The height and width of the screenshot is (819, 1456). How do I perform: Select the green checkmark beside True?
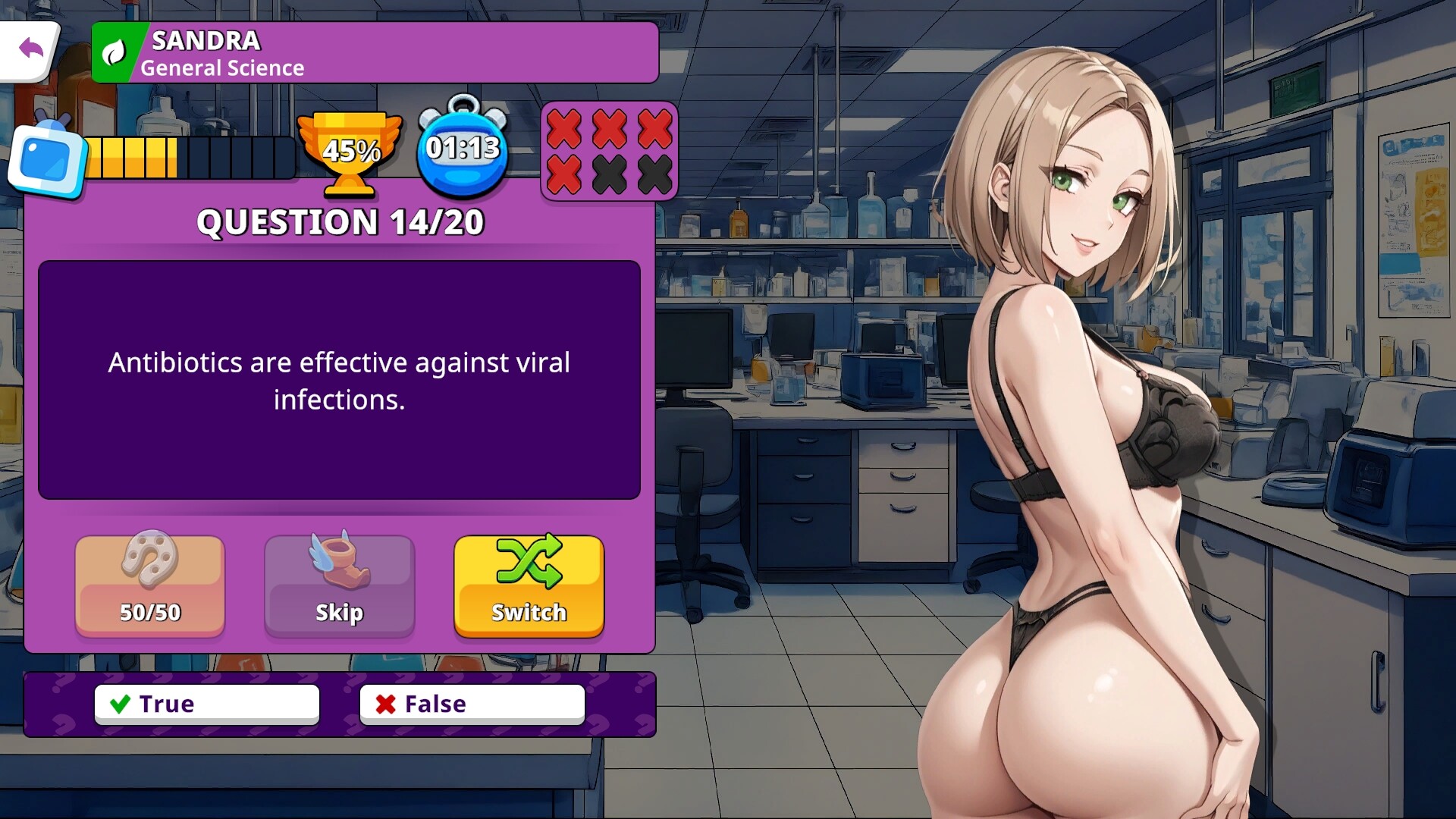pyautogui.click(x=119, y=704)
